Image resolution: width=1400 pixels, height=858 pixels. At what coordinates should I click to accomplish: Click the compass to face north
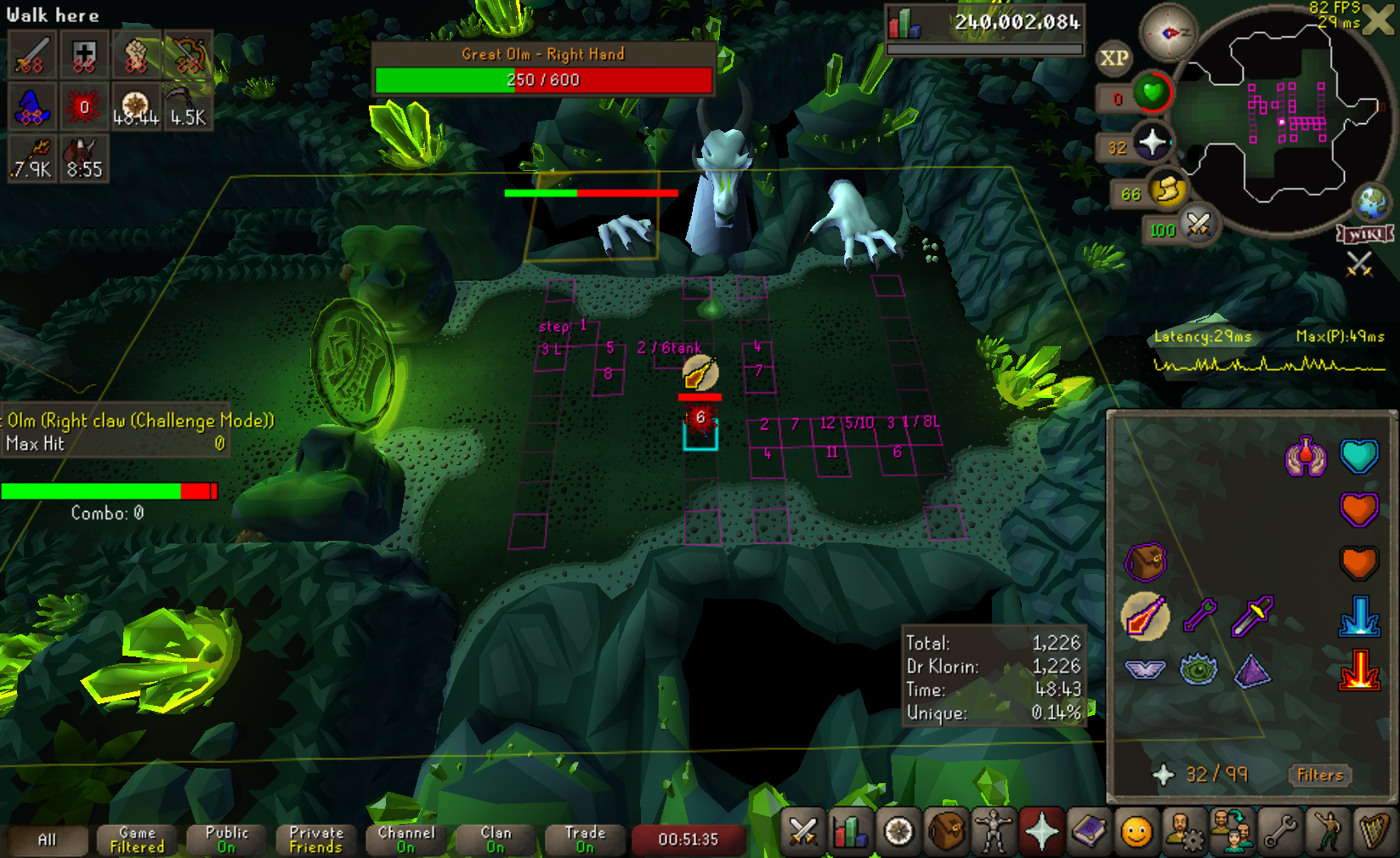click(1168, 32)
